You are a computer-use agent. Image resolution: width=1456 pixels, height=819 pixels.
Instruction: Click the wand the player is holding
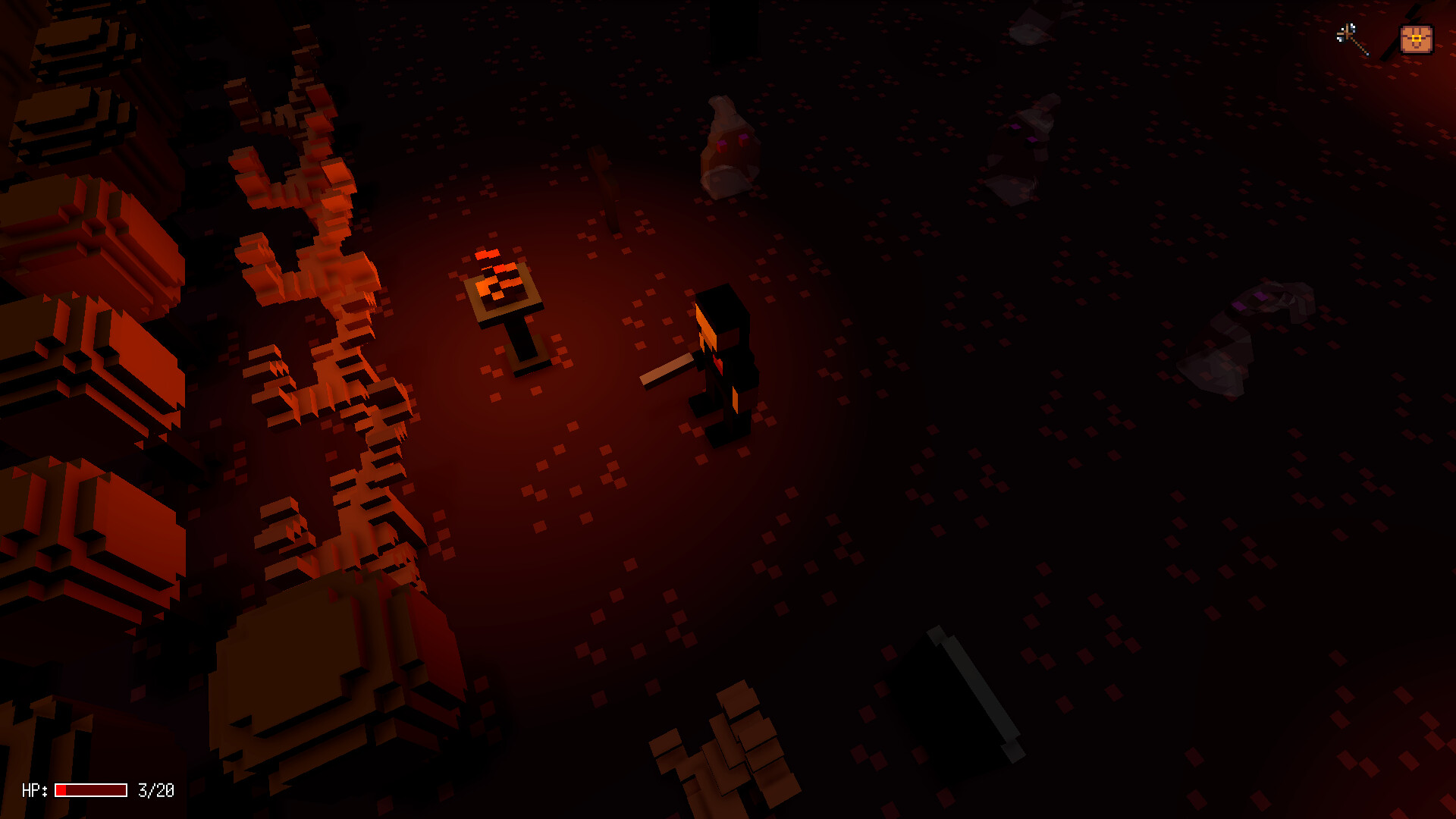(x=666, y=369)
